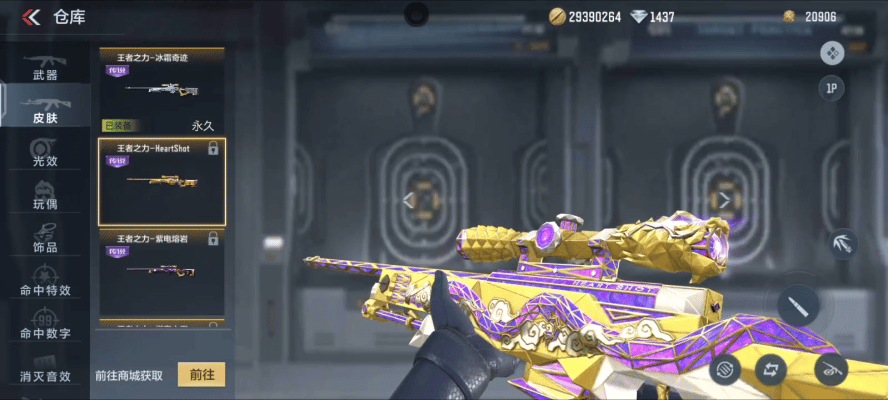Open the gold coin currency counter
The image size is (888, 400).
586,17
